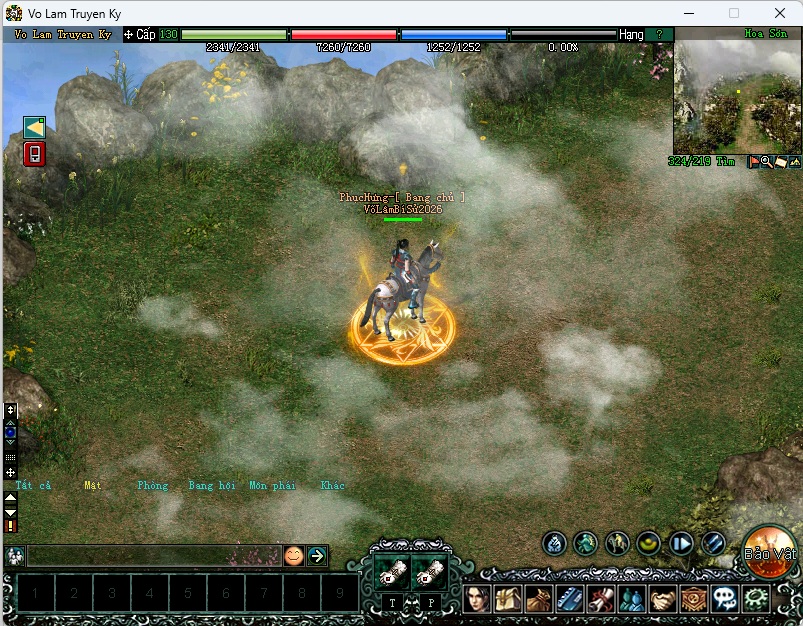
Task: Click the Hoa Sơn minimap
Action: pyautogui.click(x=737, y=96)
